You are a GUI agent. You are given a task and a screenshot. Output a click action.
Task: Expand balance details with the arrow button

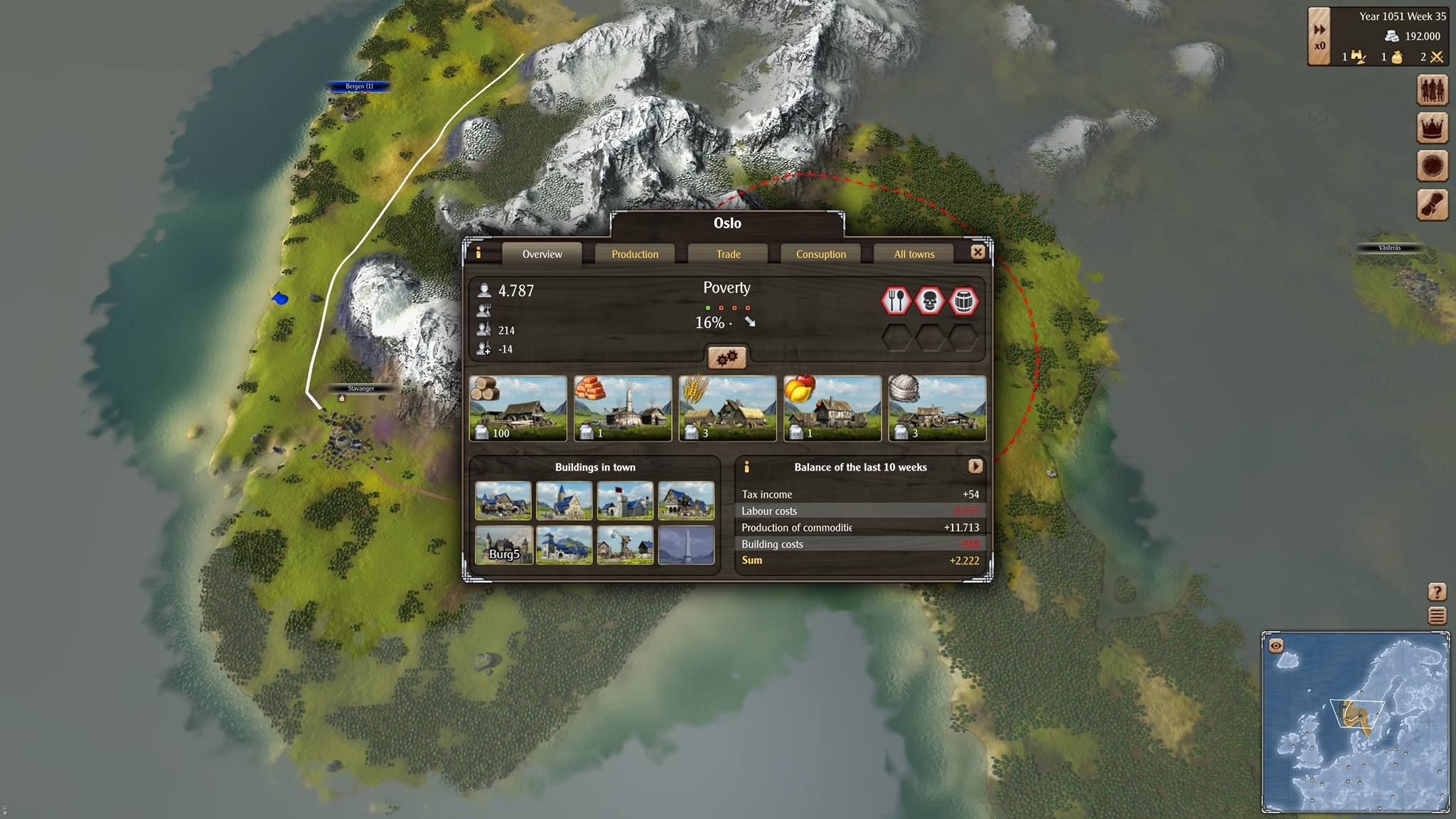(975, 466)
